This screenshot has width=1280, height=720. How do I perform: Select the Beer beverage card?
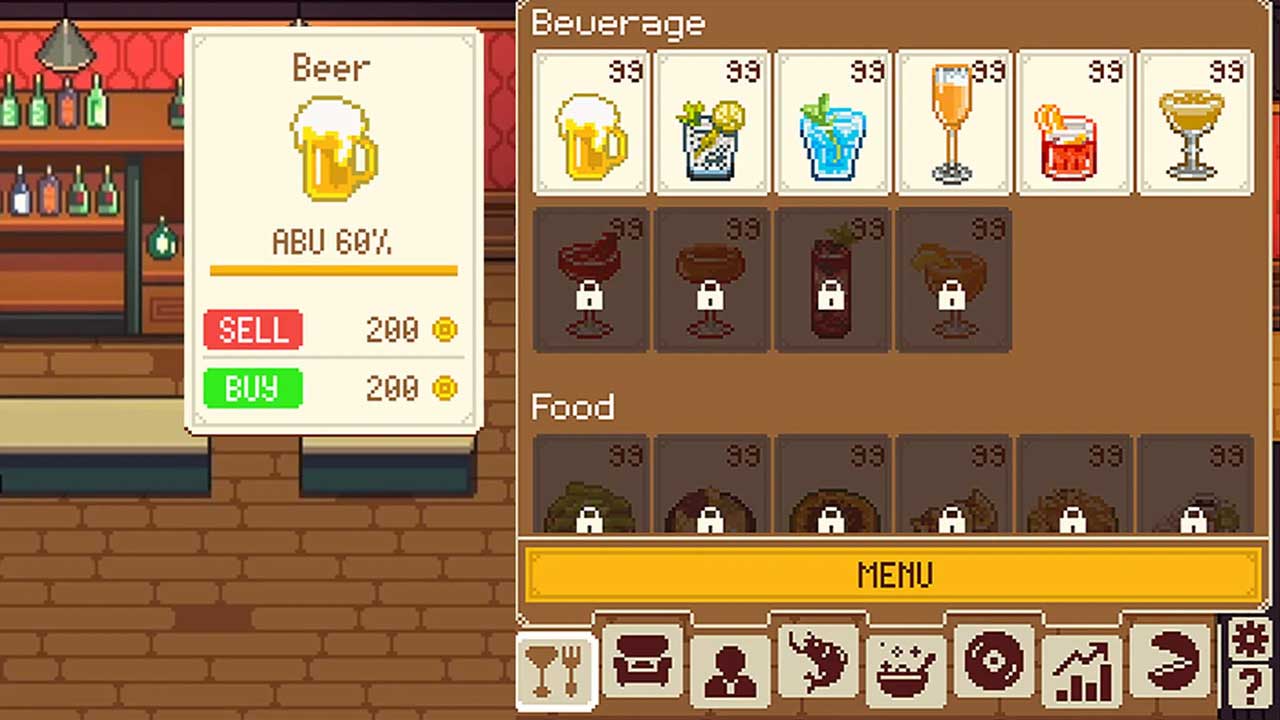click(x=592, y=122)
